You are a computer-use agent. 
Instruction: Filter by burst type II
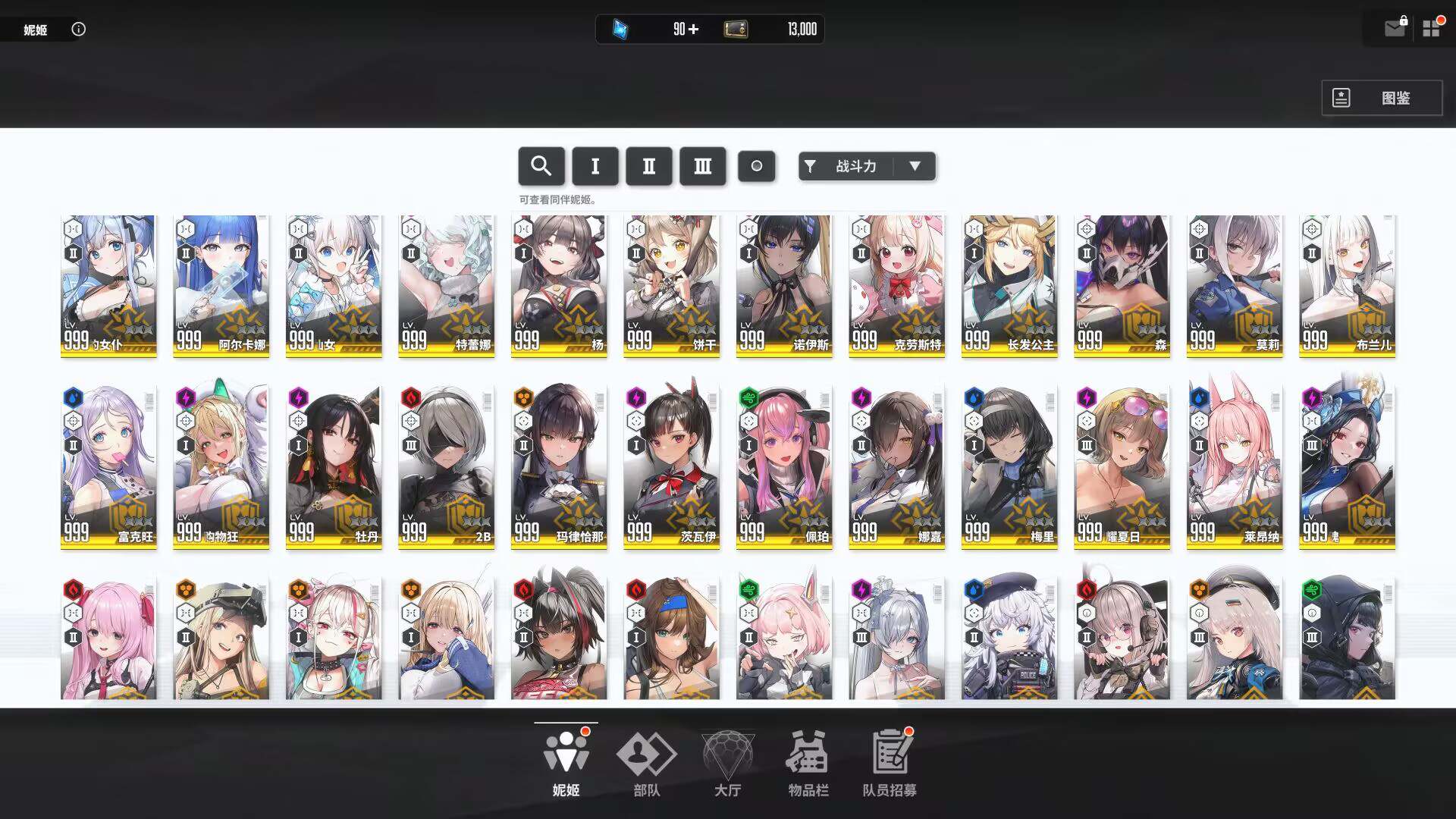[x=648, y=166]
